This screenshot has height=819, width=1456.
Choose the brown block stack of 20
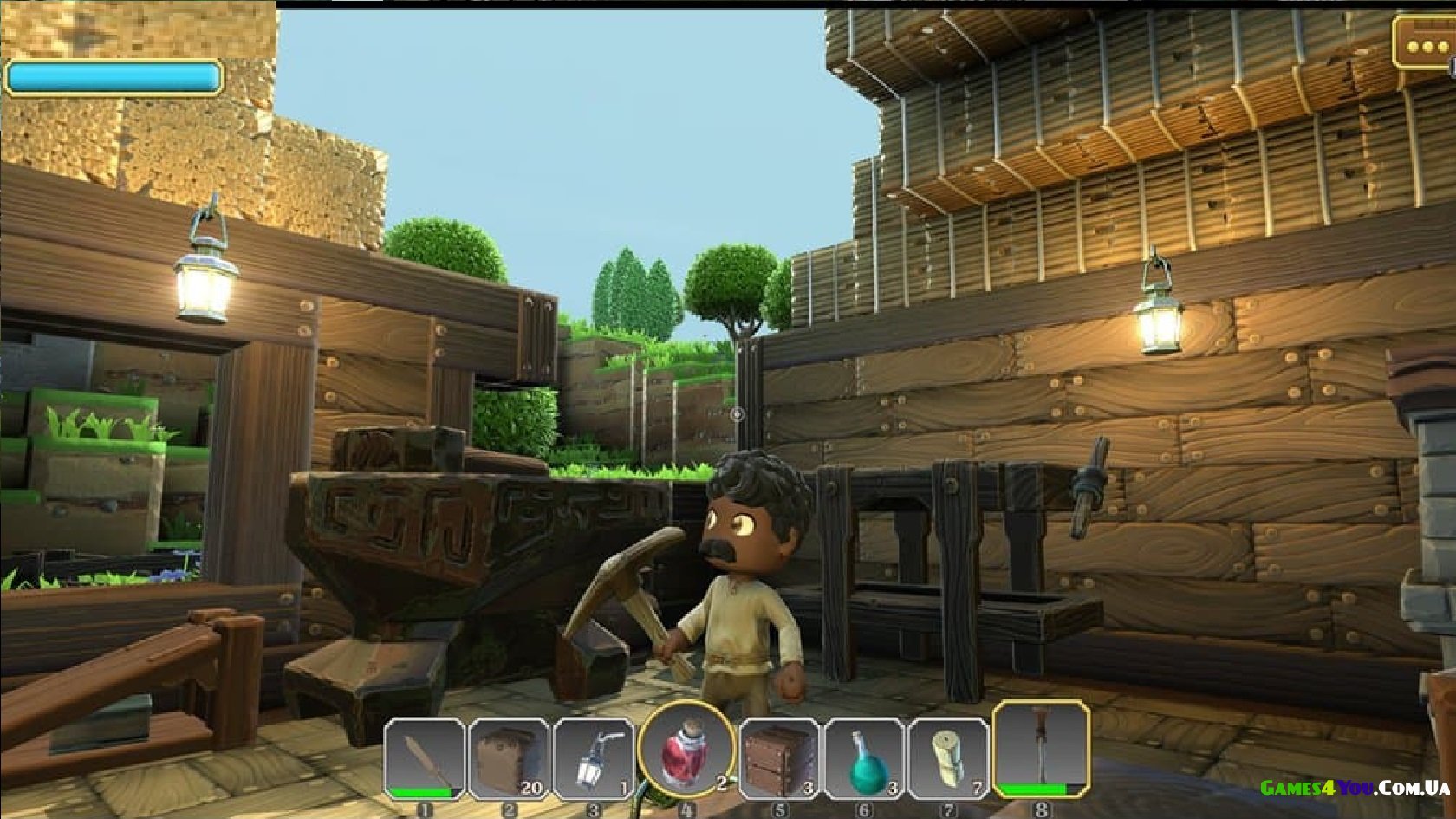[x=509, y=759]
